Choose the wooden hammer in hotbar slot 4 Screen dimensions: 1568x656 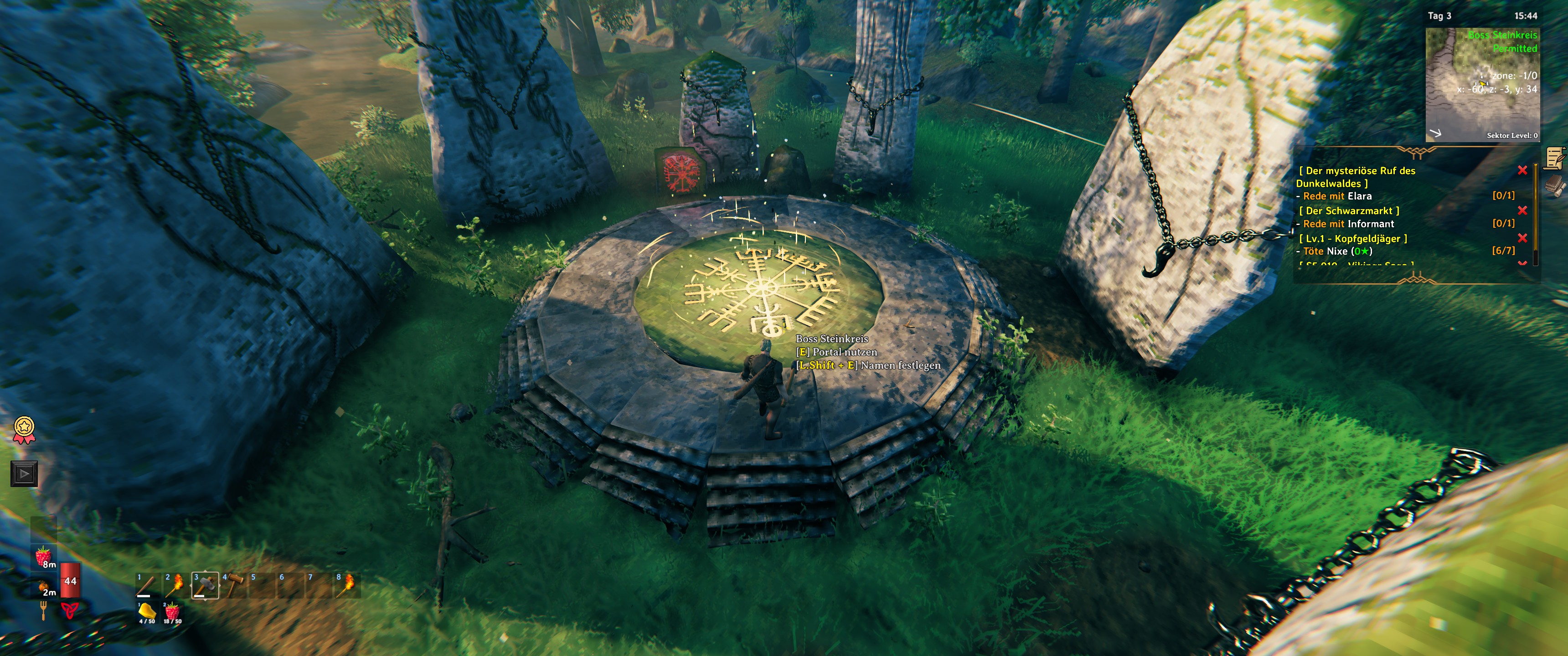(x=234, y=585)
